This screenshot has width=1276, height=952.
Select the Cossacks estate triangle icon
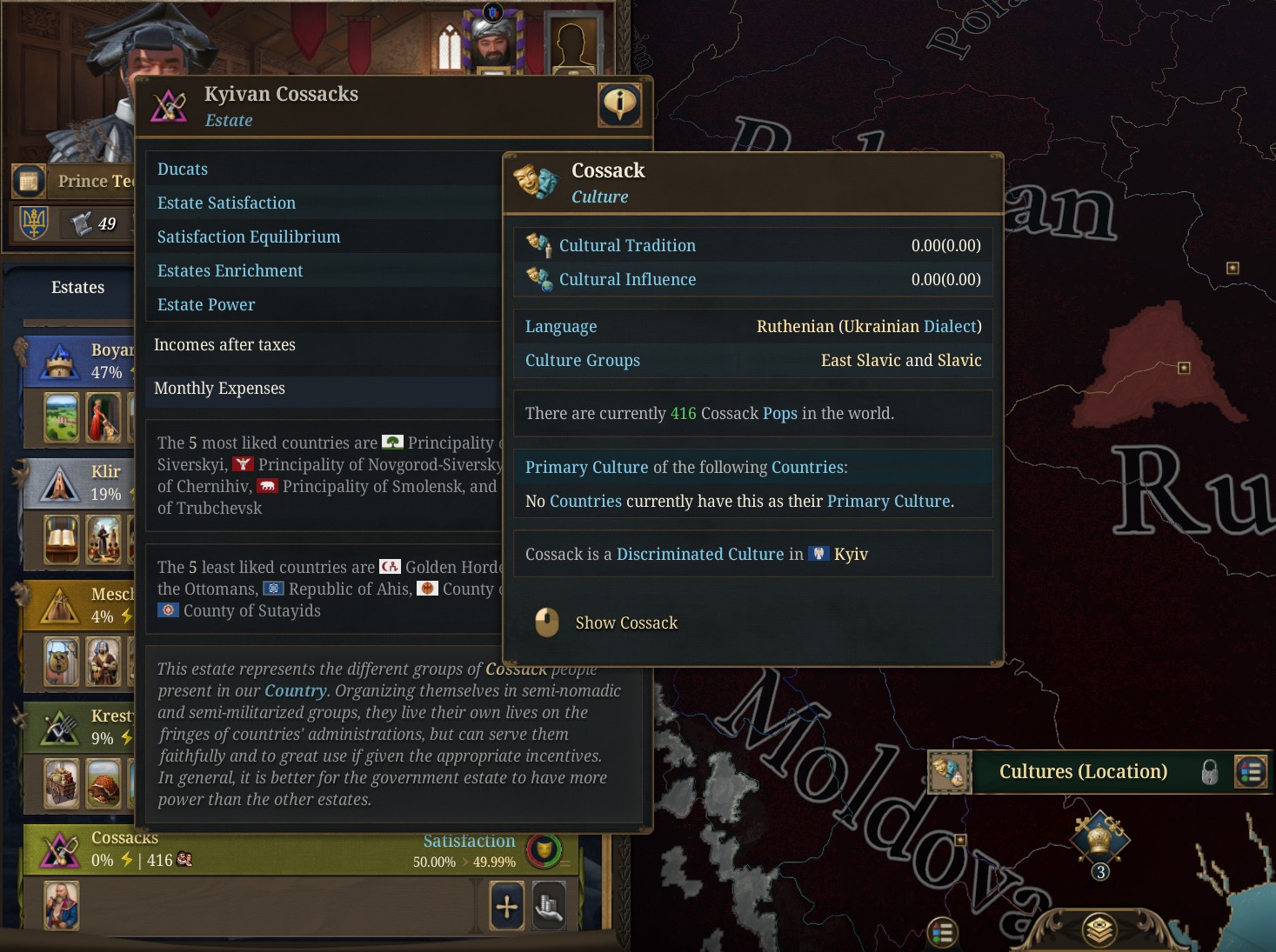point(59,849)
